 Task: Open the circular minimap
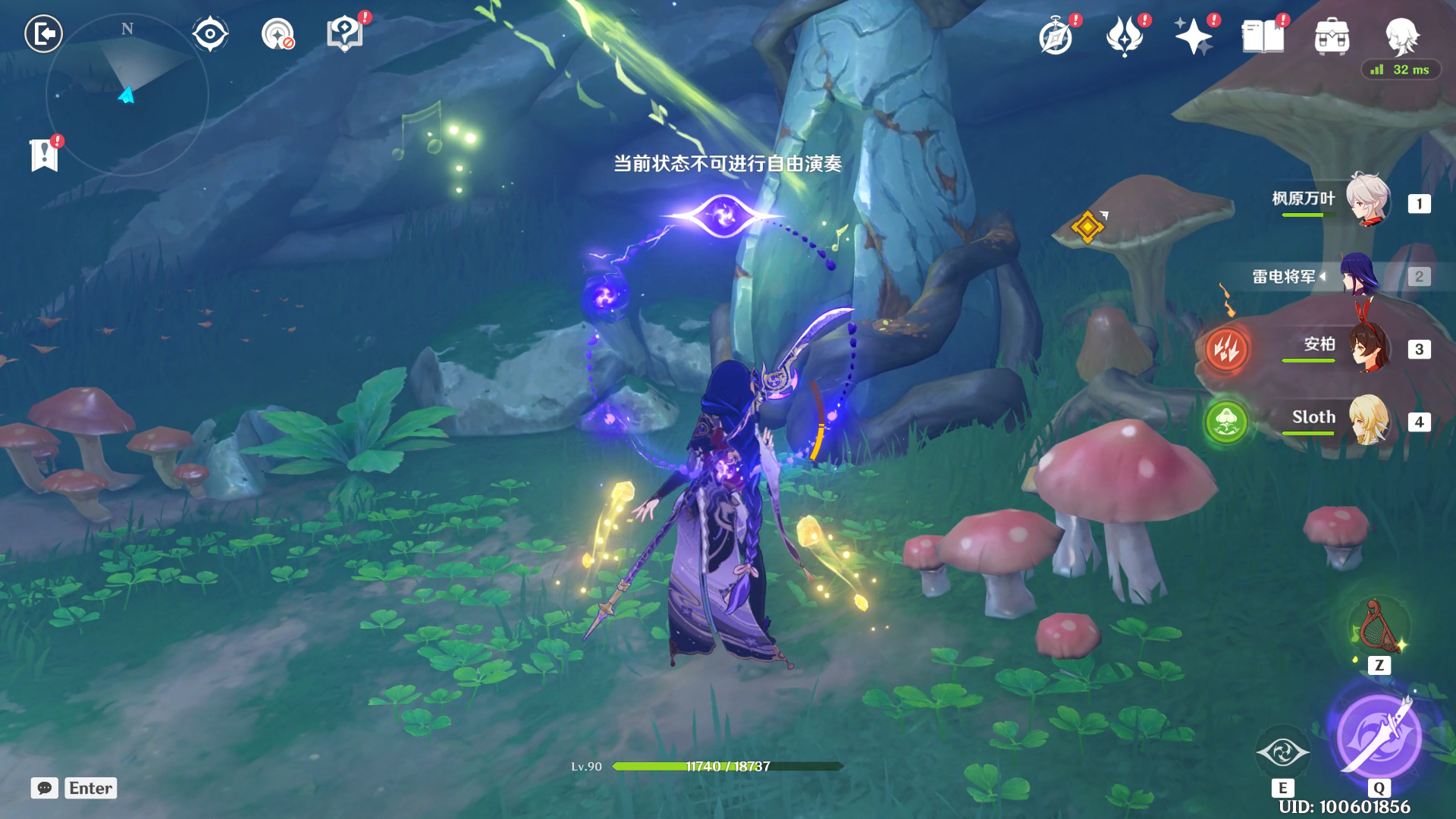click(127, 95)
